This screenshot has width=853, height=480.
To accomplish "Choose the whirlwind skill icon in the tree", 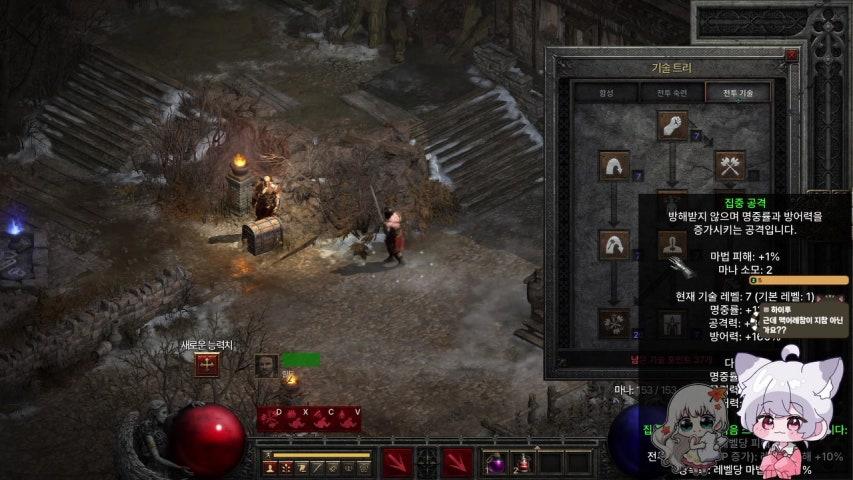I will 613,322.
